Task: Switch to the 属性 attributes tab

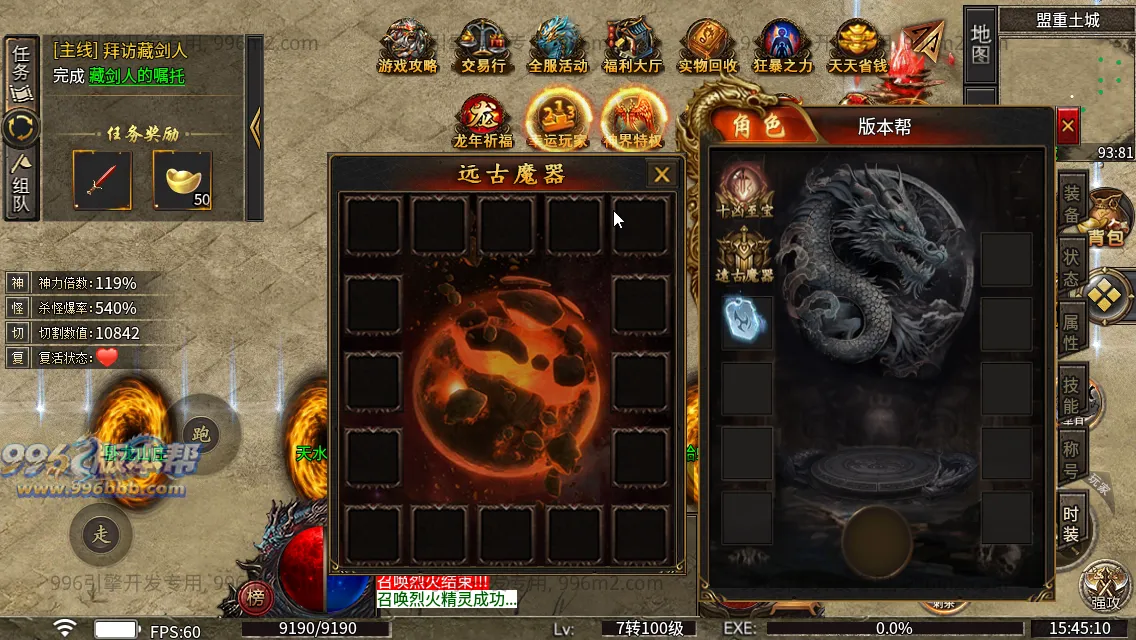Action: tap(1071, 331)
